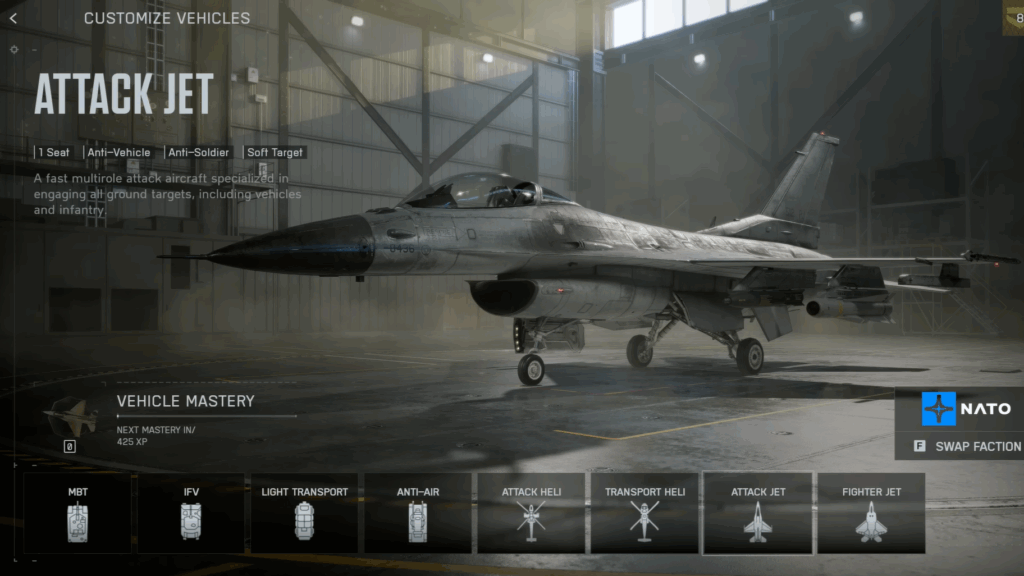Choose the IFV vehicle tile
This screenshot has width=1024, height=576.
coord(191,513)
